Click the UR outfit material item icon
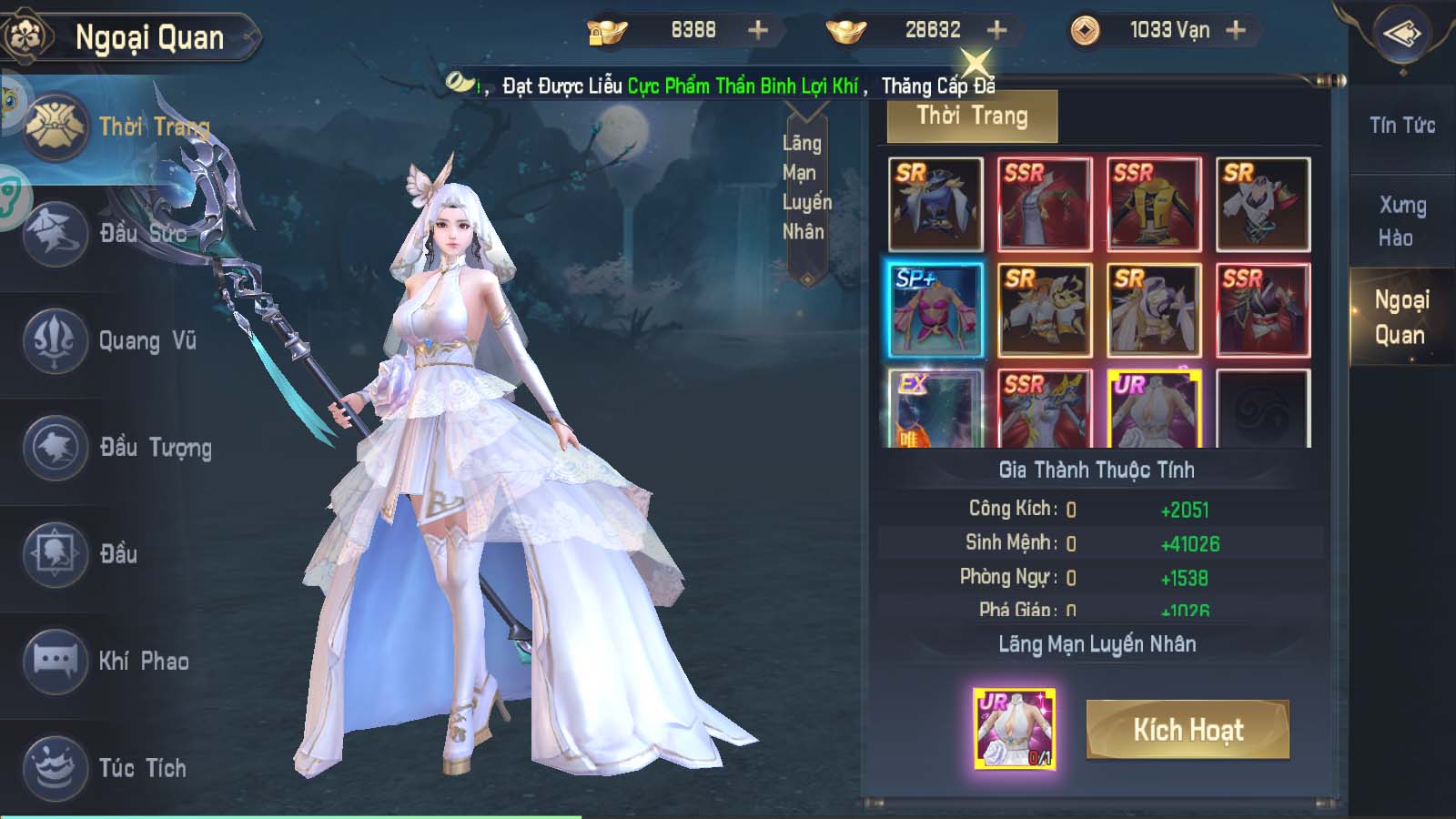Screen dimensions: 1456x819 [1015, 729]
